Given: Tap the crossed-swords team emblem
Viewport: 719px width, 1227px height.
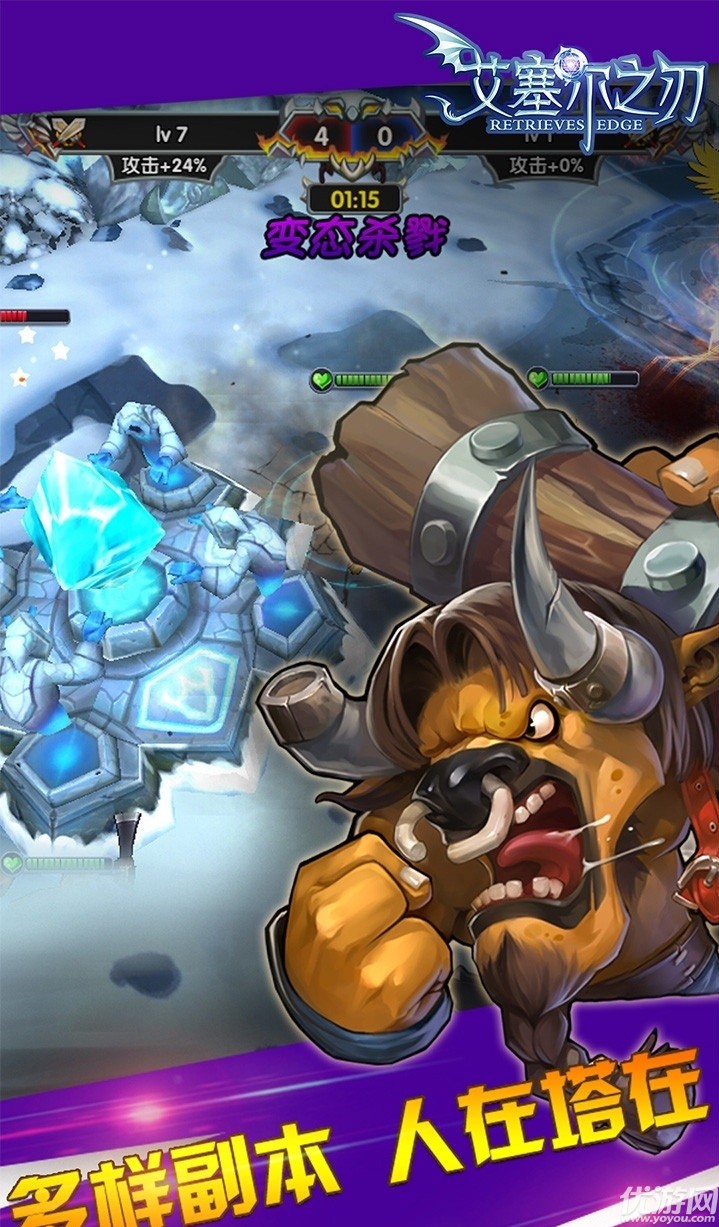Looking at the screenshot, I should pyautogui.click(x=58, y=132).
